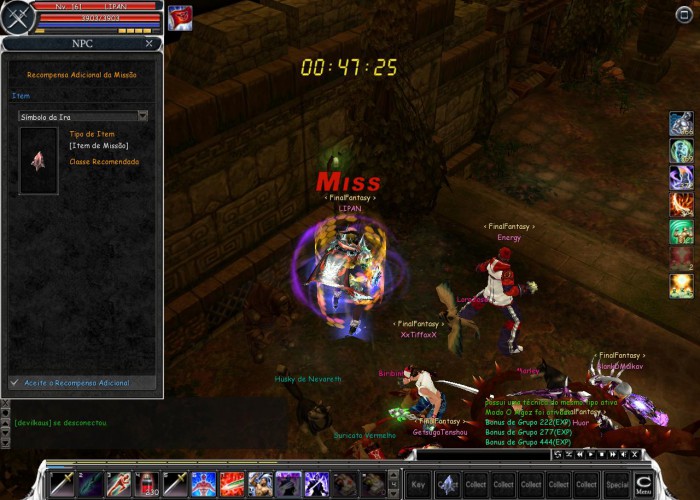Click the golden burst buff icon

tap(681, 286)
